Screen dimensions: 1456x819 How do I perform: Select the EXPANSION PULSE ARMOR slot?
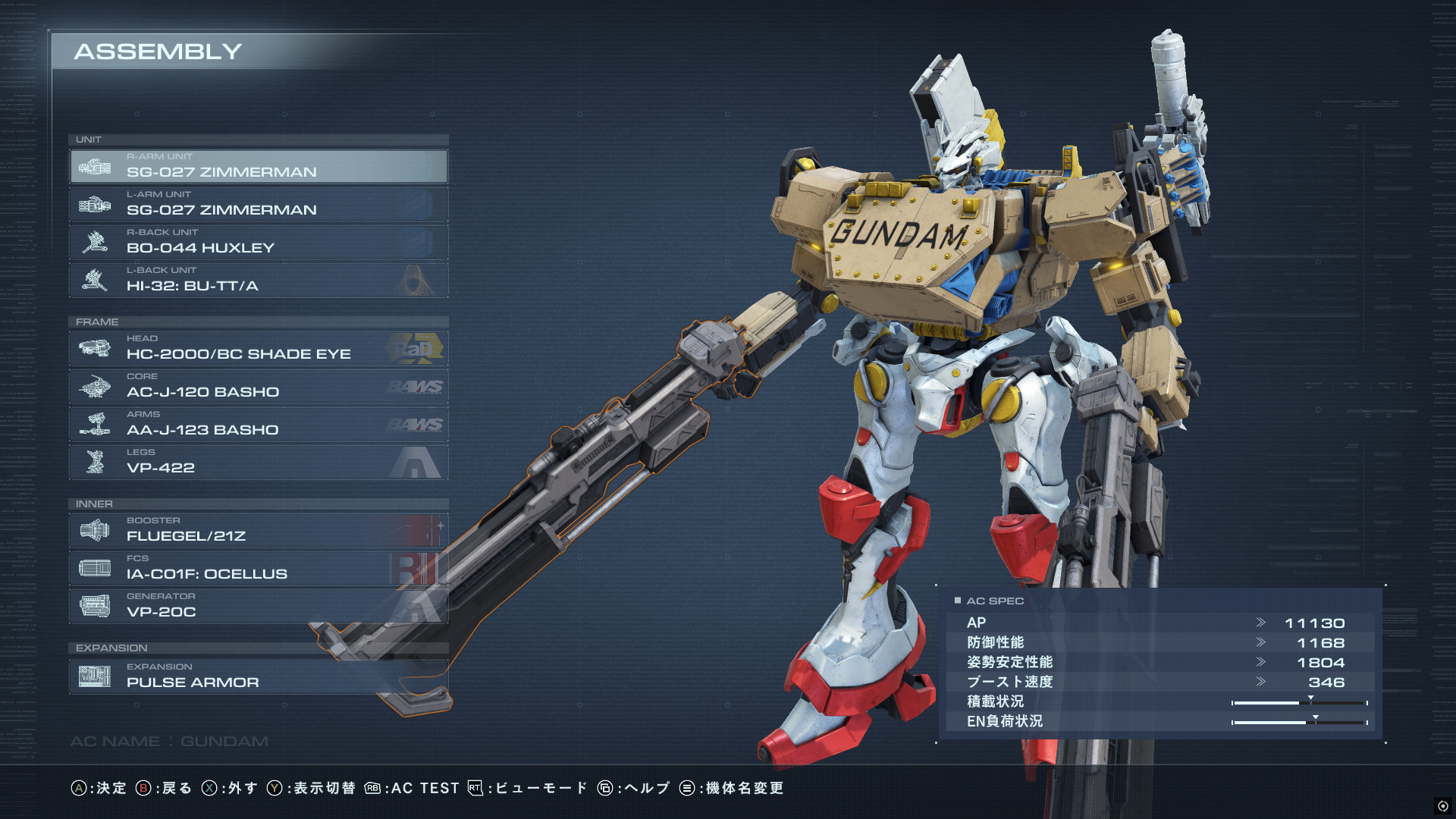pos(258,676)
